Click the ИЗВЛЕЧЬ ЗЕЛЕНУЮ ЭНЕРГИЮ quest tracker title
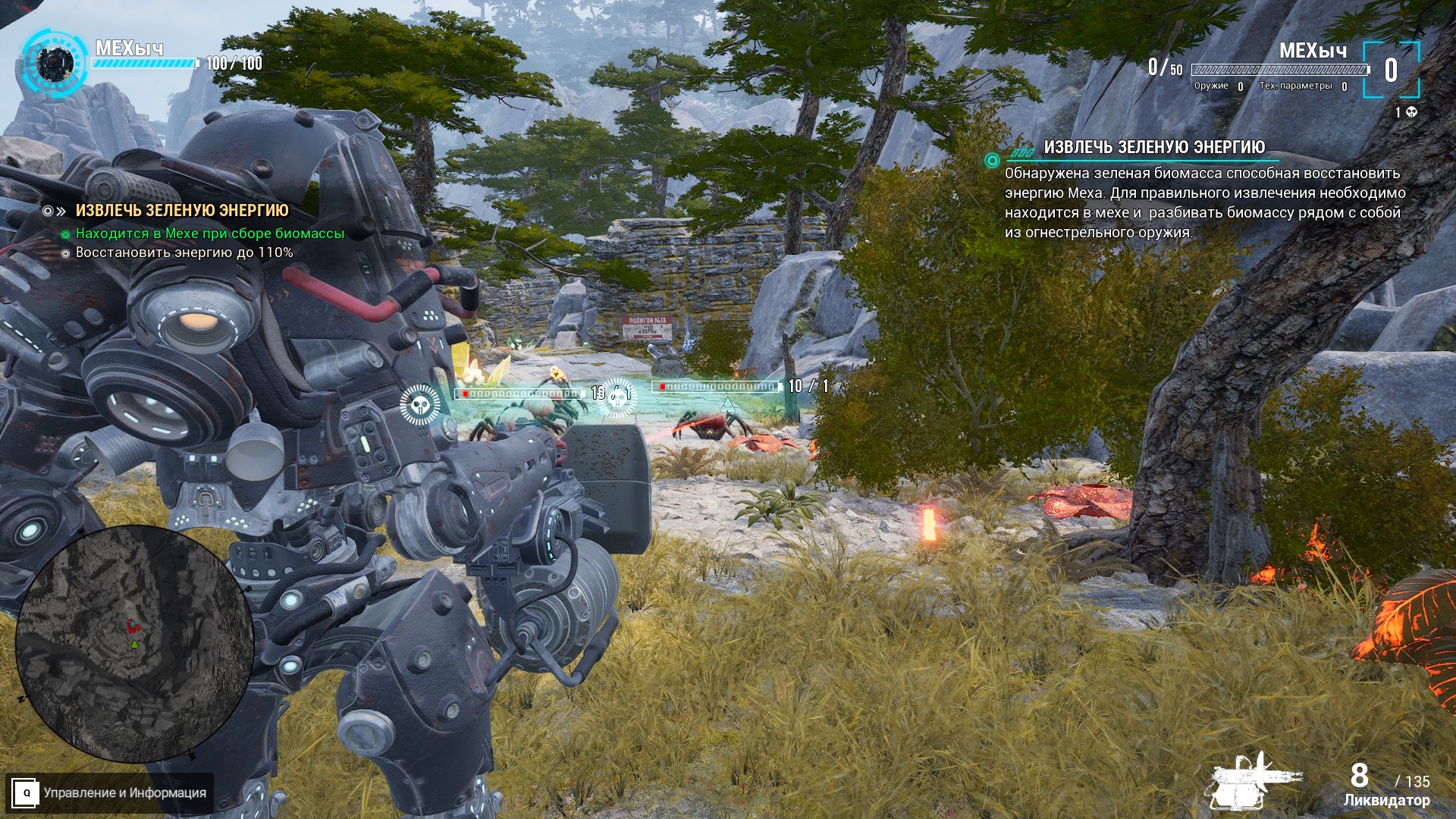The height and width of the screenshot is (819, 1456). coord(182,211)
